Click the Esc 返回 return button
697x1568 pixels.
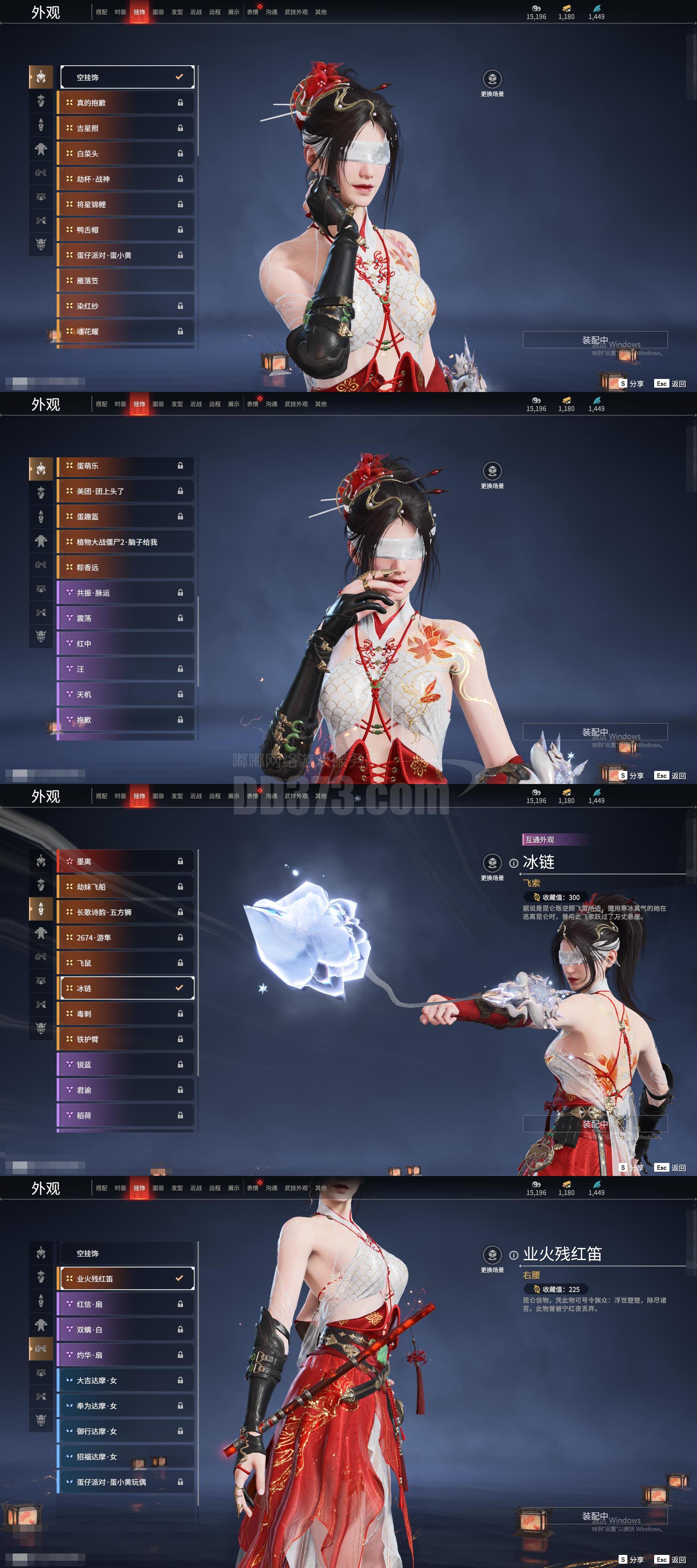[670, 383]
